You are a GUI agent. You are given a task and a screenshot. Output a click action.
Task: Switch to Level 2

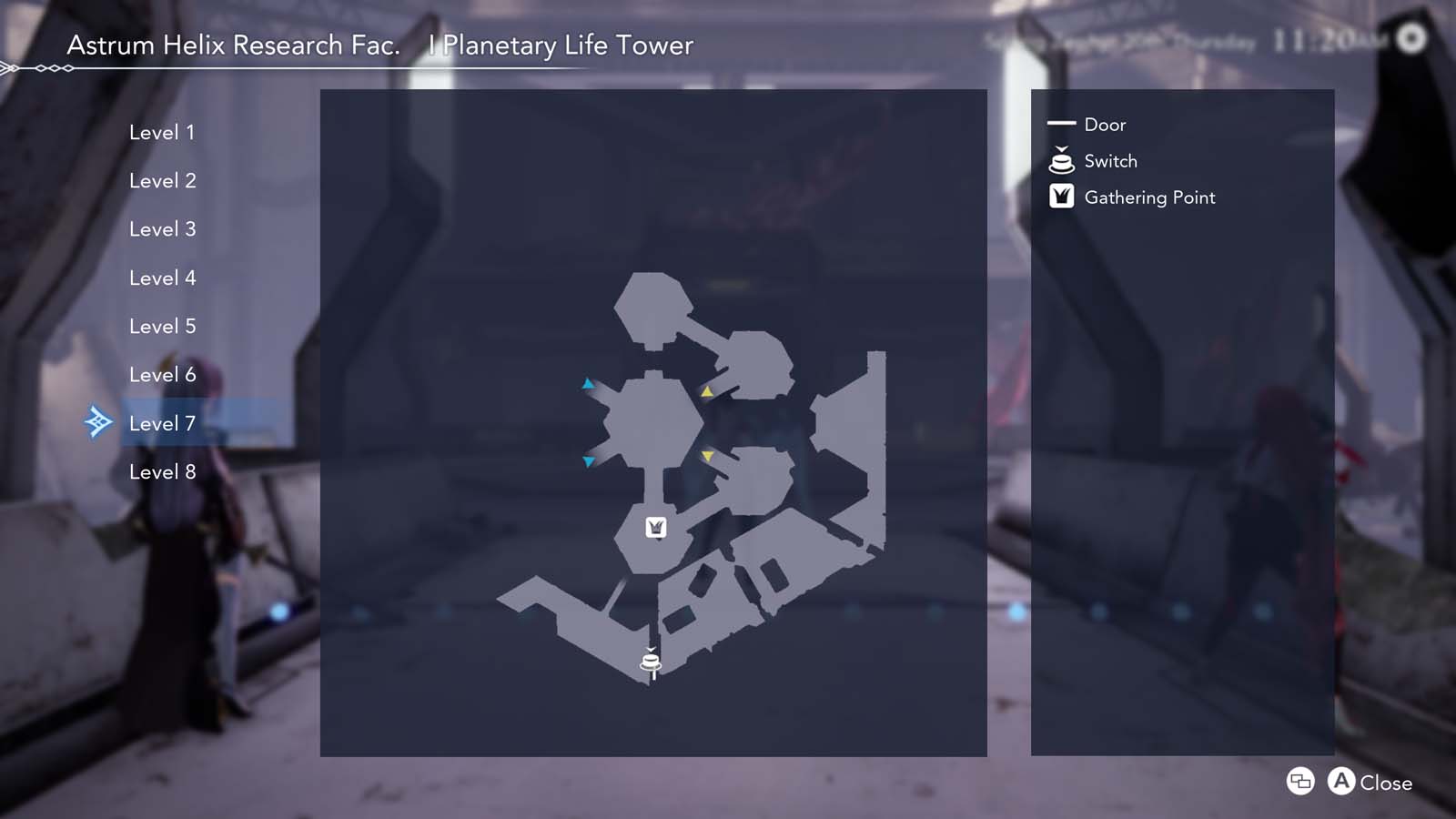point(162,180)
